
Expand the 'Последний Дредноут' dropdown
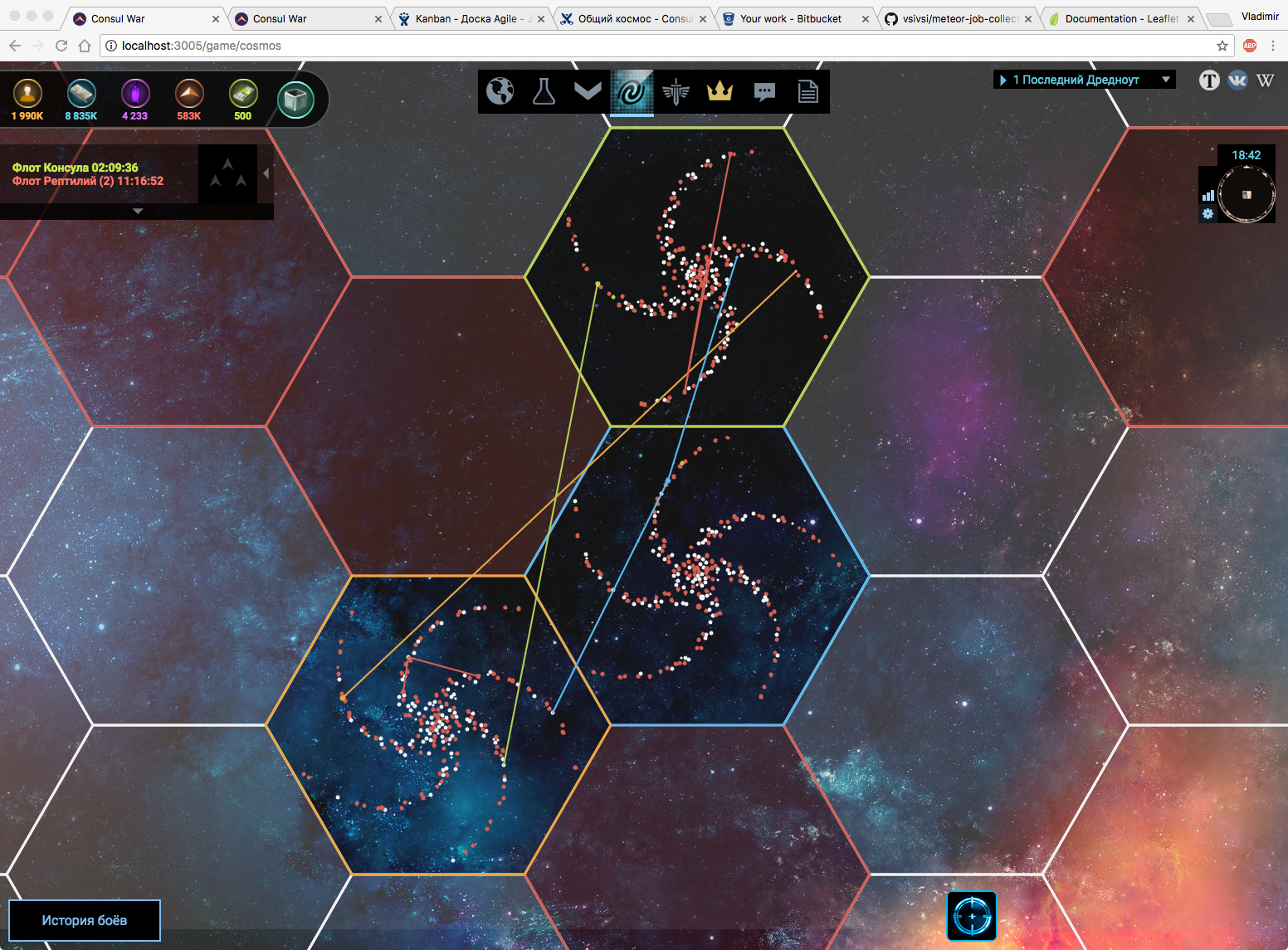point(1166,80)
